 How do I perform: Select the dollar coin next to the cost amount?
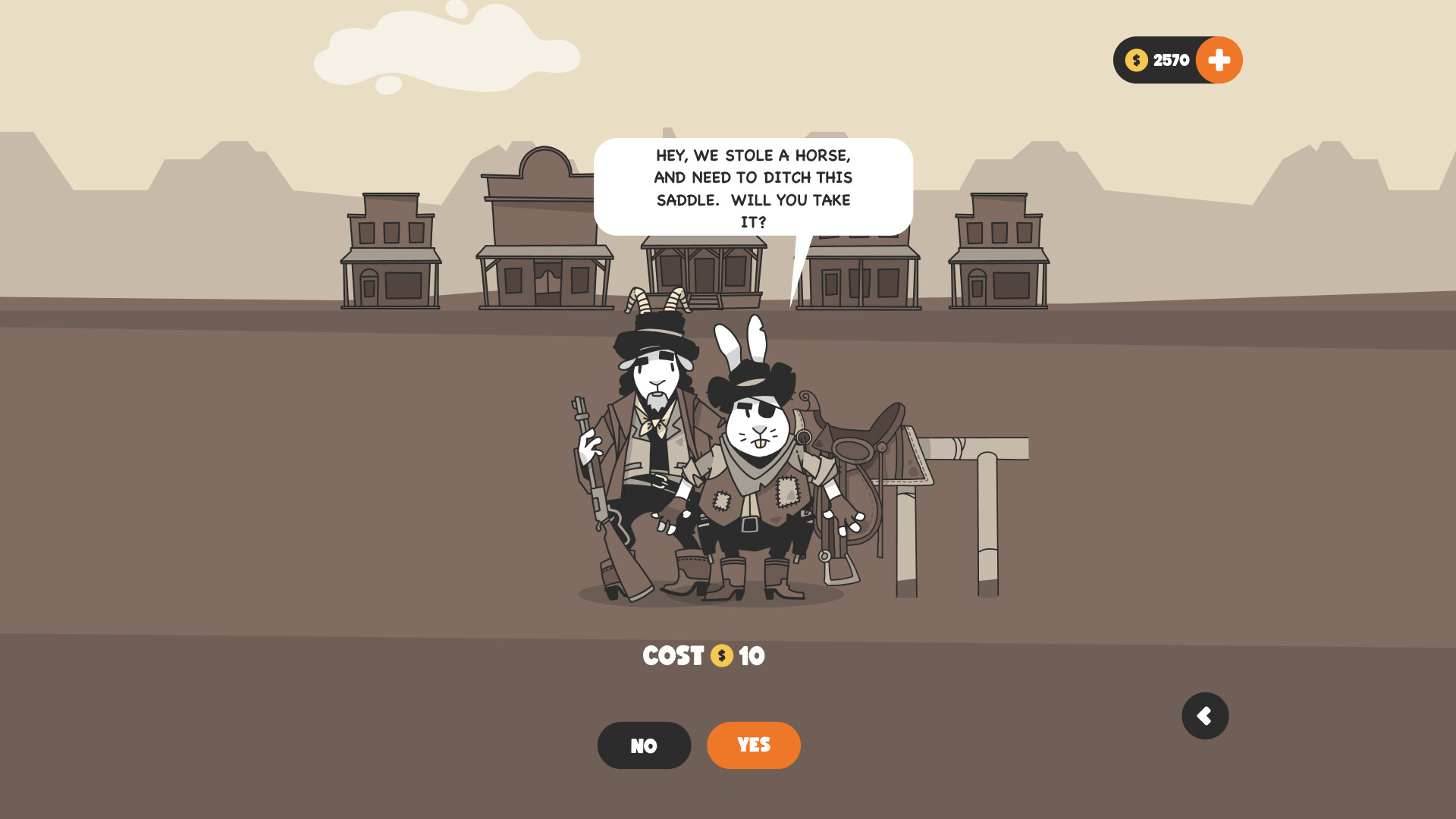tap(721, 656)
